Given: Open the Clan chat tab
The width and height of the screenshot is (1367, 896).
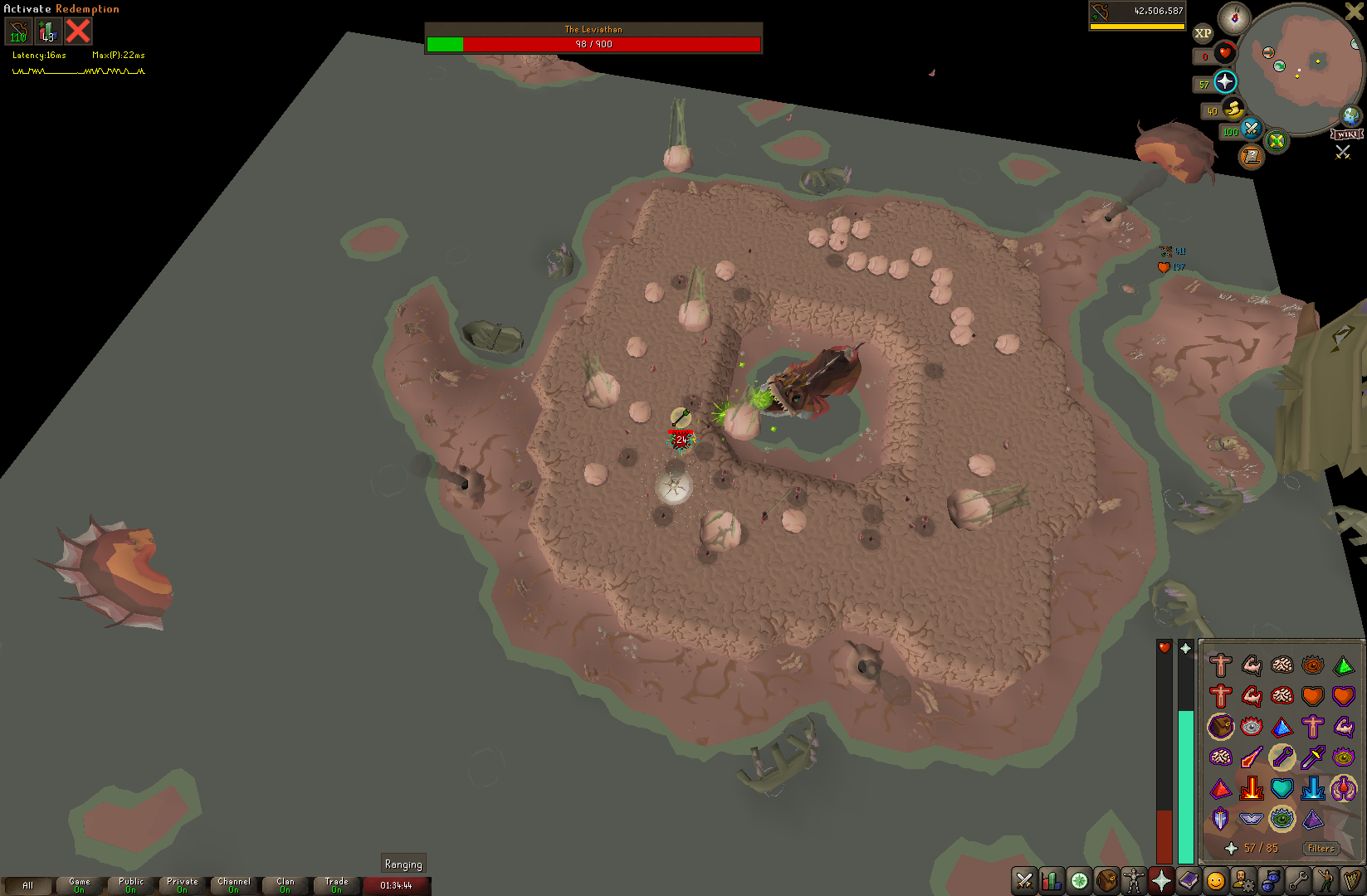Looking at the screenshot, I should (286, 885).
